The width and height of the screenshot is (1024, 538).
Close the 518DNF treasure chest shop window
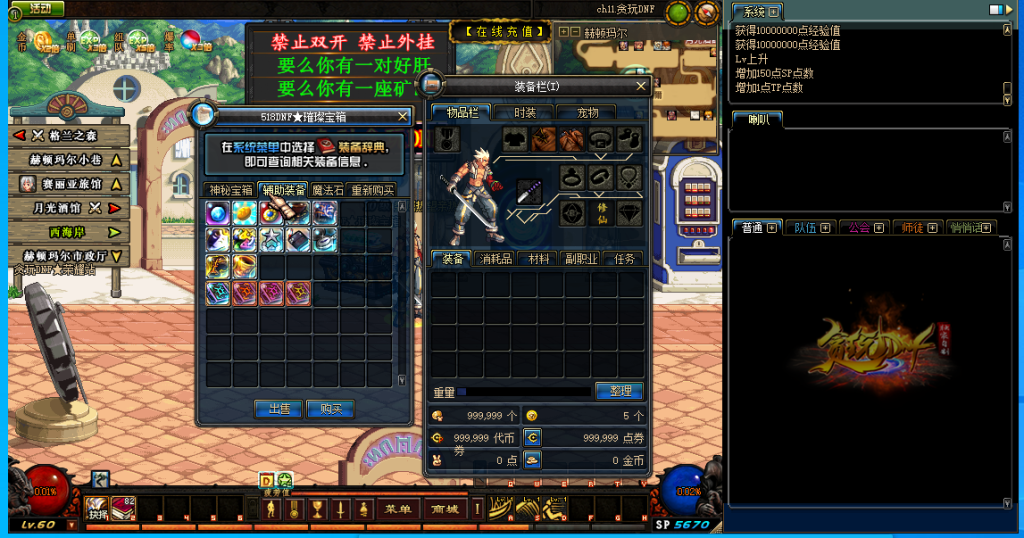[402, 116]
